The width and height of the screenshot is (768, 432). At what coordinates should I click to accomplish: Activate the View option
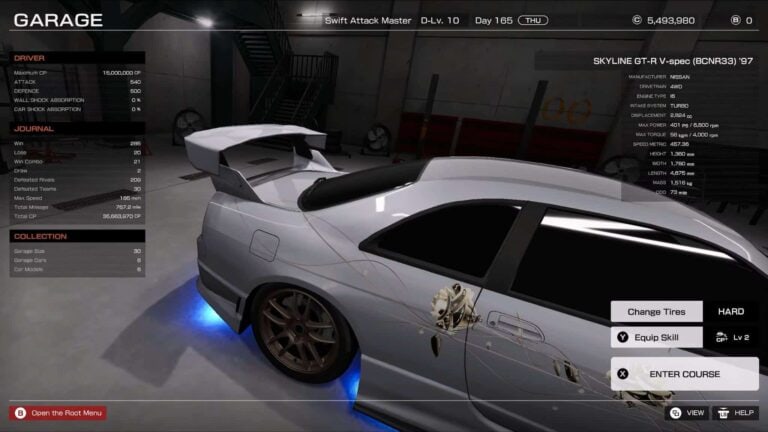(688, 412)
